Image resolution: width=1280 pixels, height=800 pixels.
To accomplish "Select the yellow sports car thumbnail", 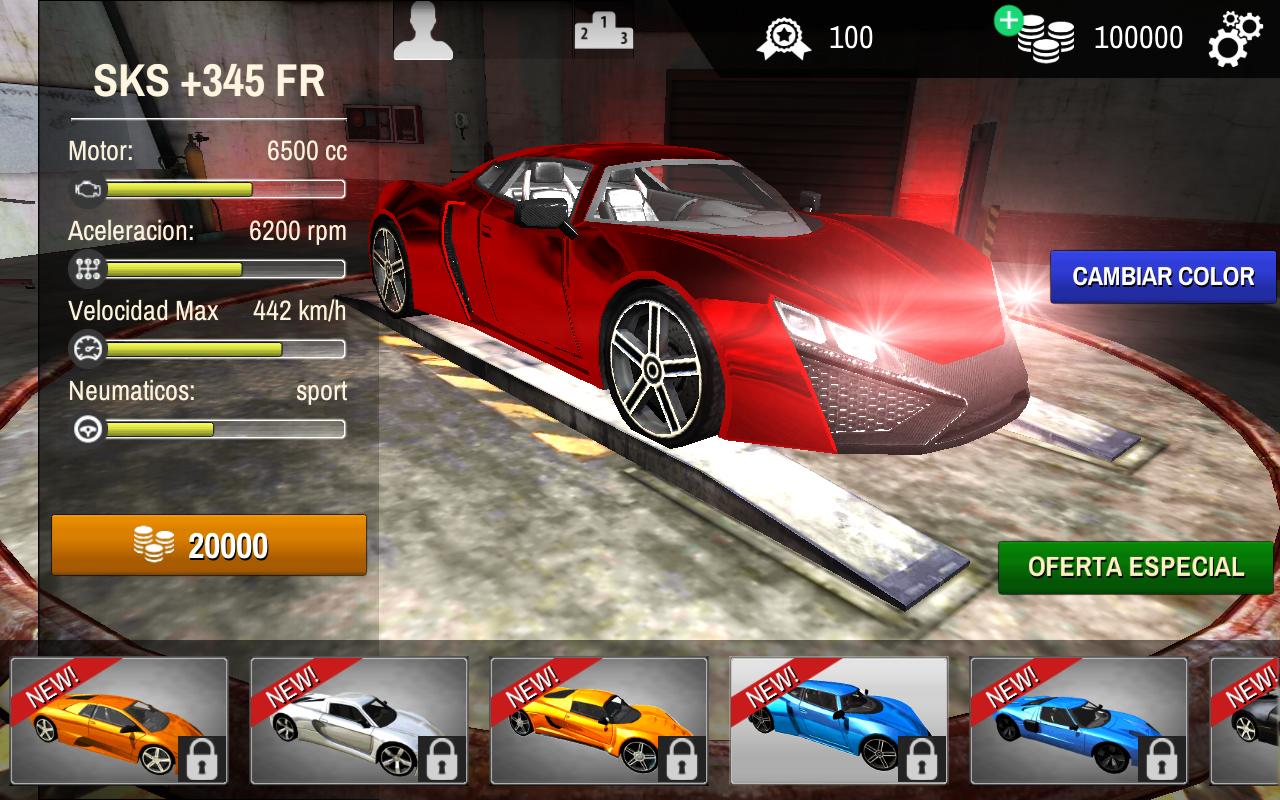I will click(598, 722).
